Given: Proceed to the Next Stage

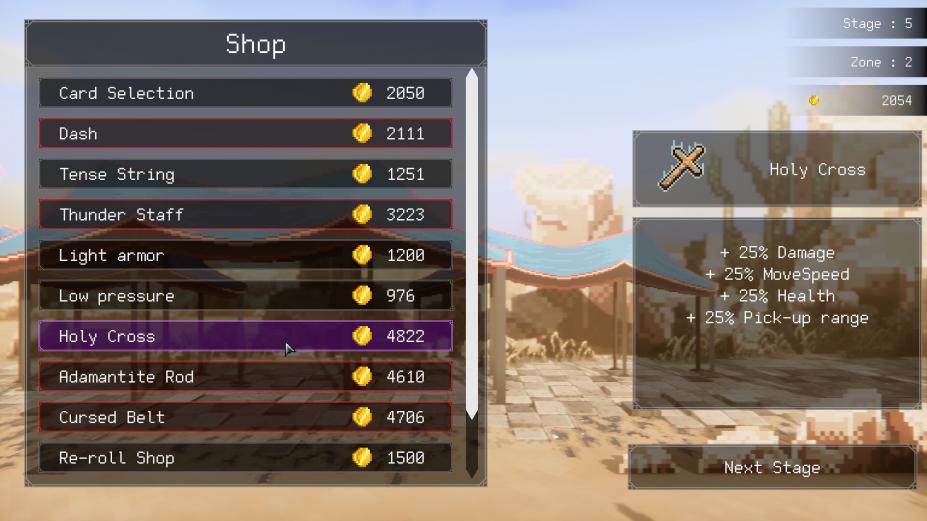Looking at the screenshot, I should tap(772, 468).
